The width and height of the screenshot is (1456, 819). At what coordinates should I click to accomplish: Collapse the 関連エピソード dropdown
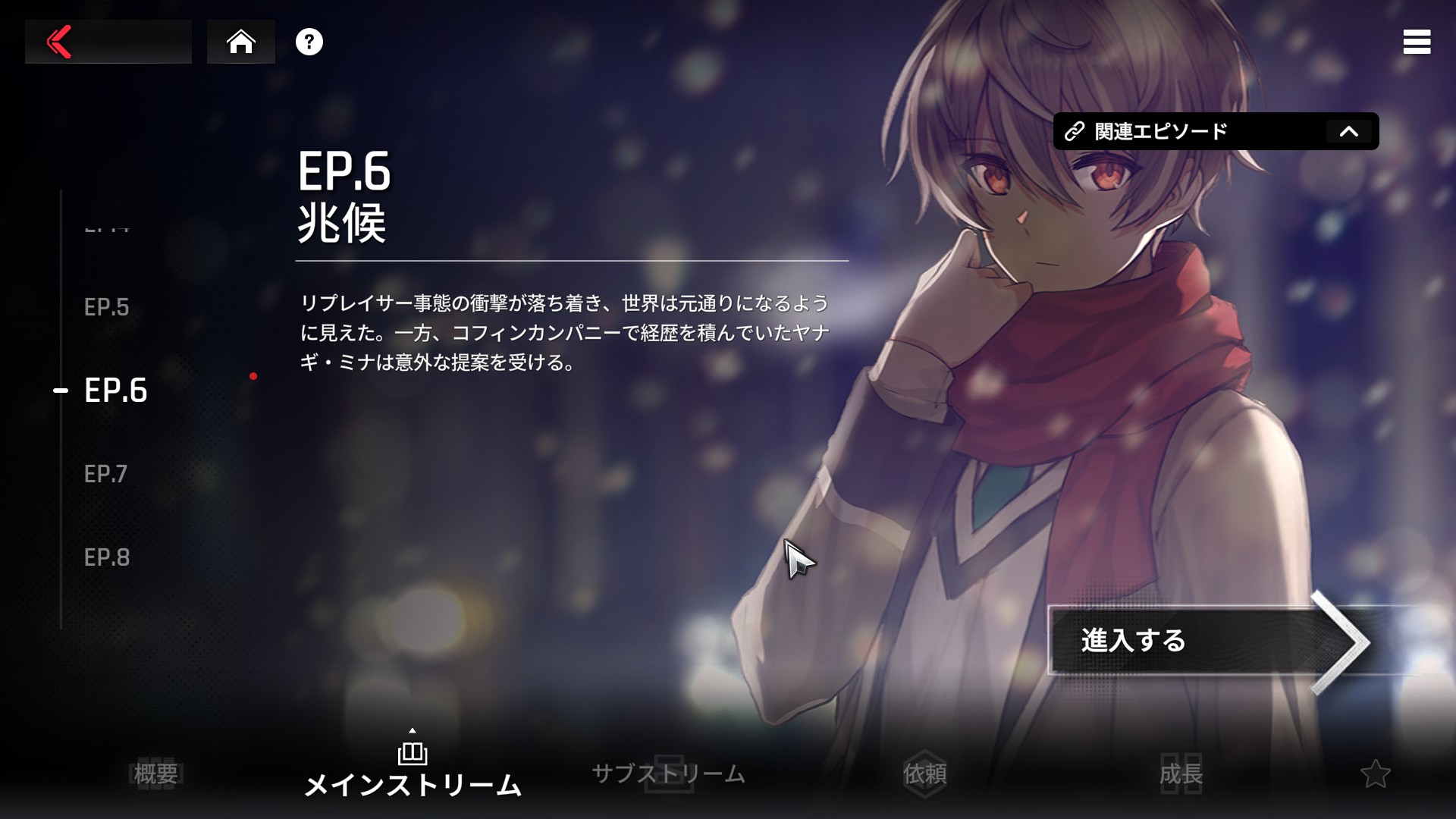pyautogui.click(x=1348, y=131)
